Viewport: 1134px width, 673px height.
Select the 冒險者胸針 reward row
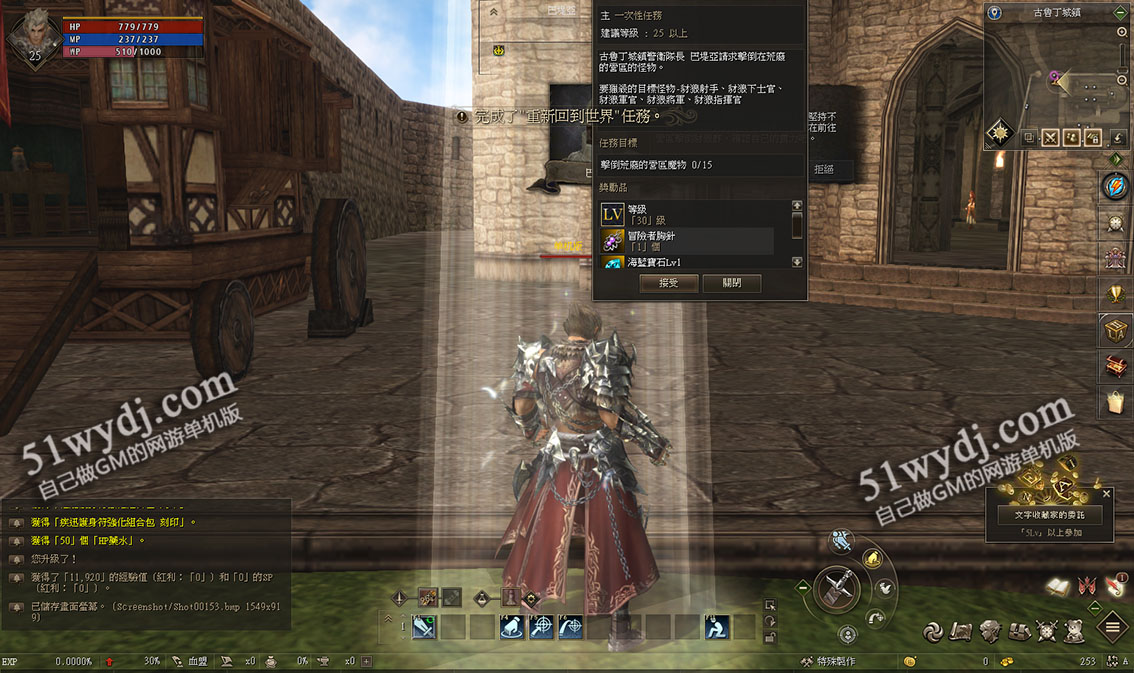click(x=687, y=240)
